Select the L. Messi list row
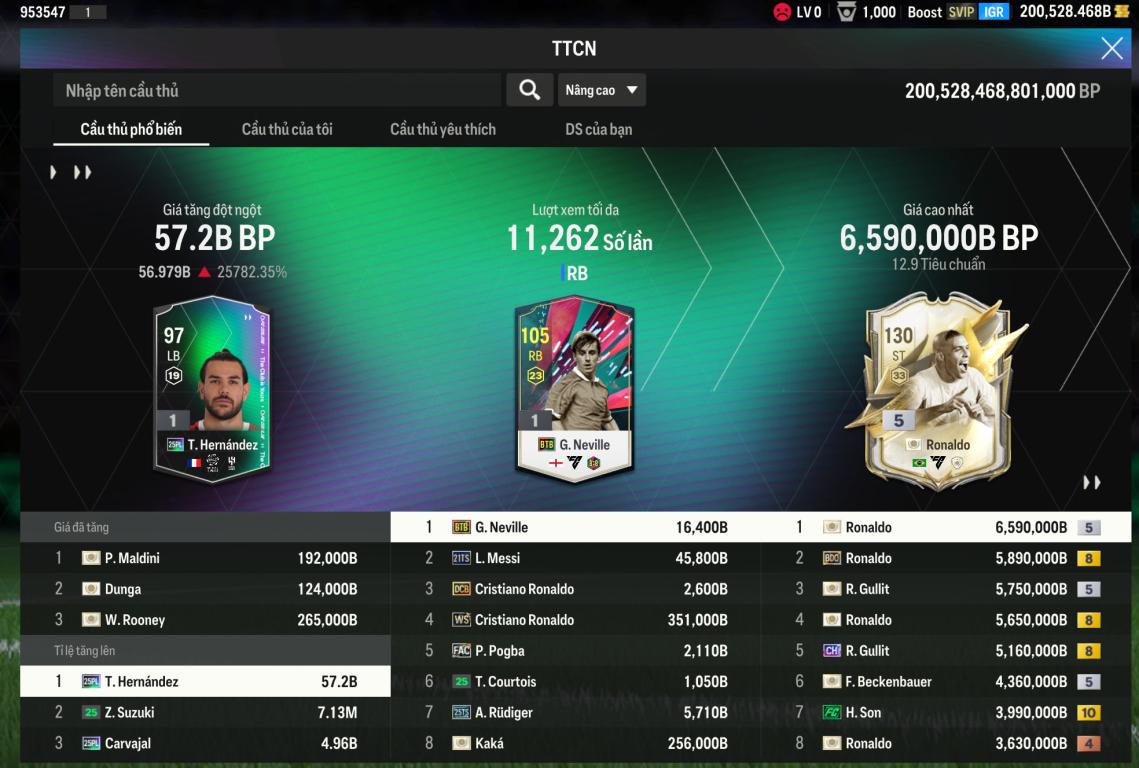Screen dimensions: 1139x768 click(x=575, y=558)
